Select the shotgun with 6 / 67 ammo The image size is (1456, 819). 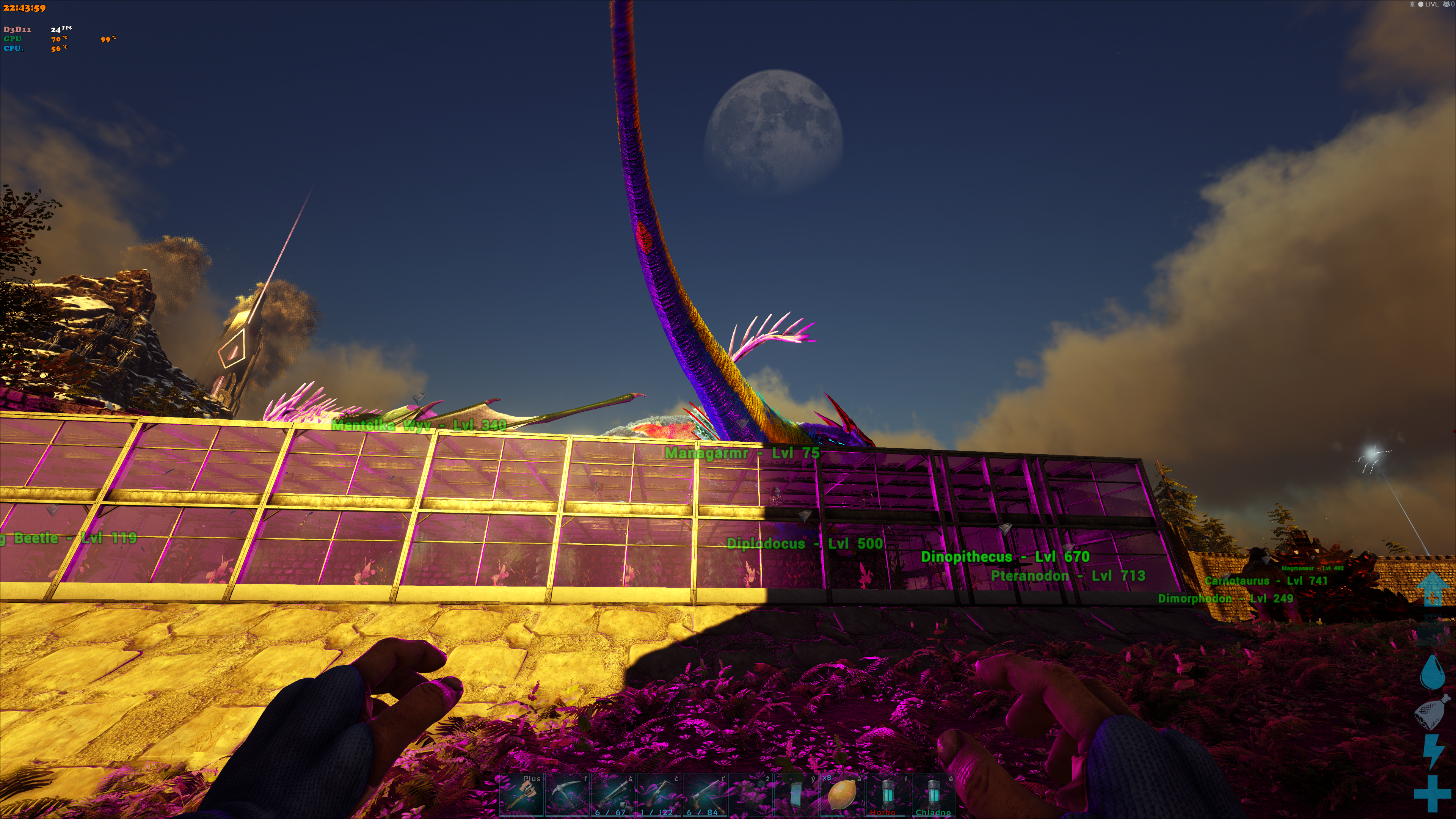tap(613, 795)
